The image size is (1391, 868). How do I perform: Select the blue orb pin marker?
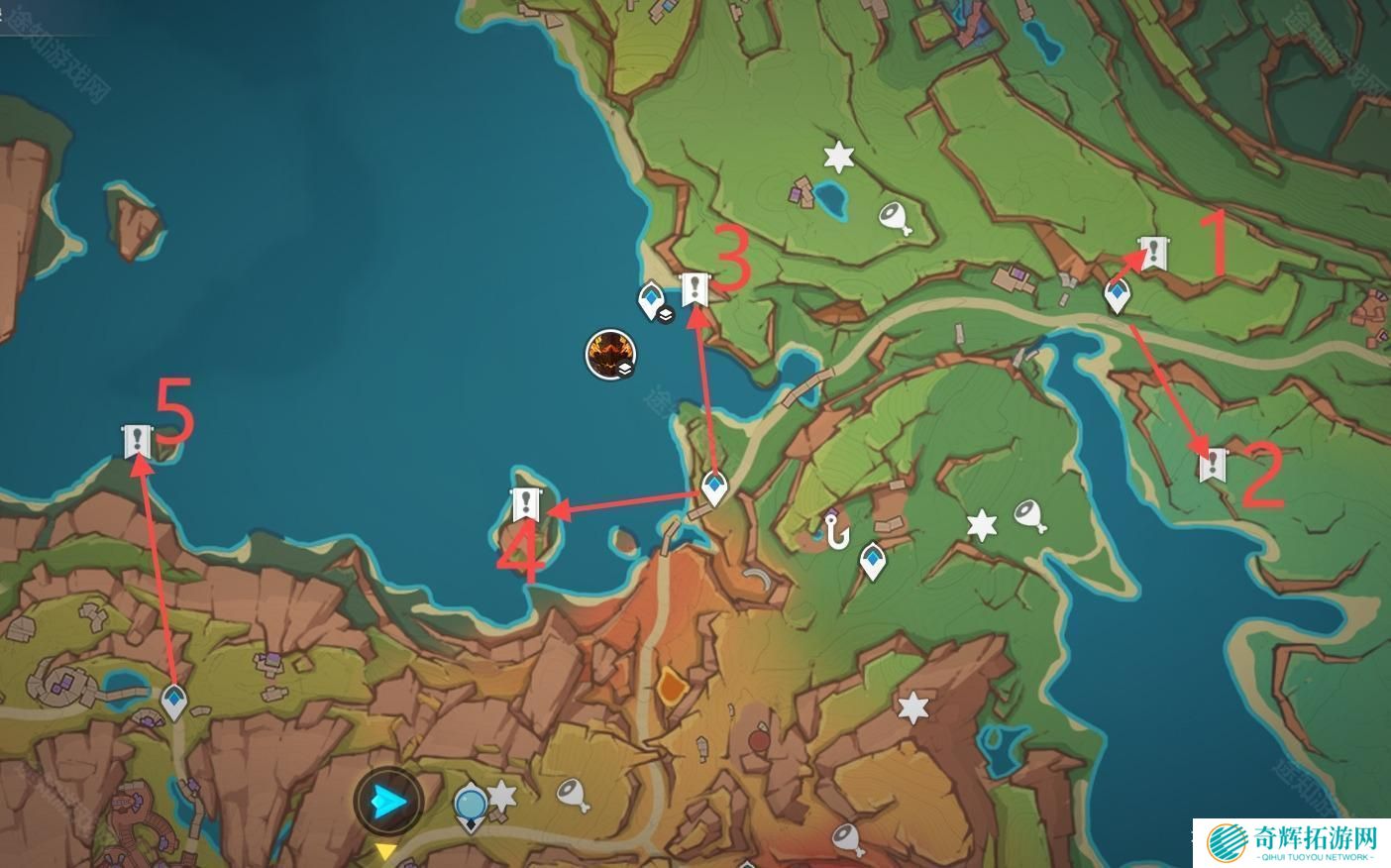click(470, 803)
